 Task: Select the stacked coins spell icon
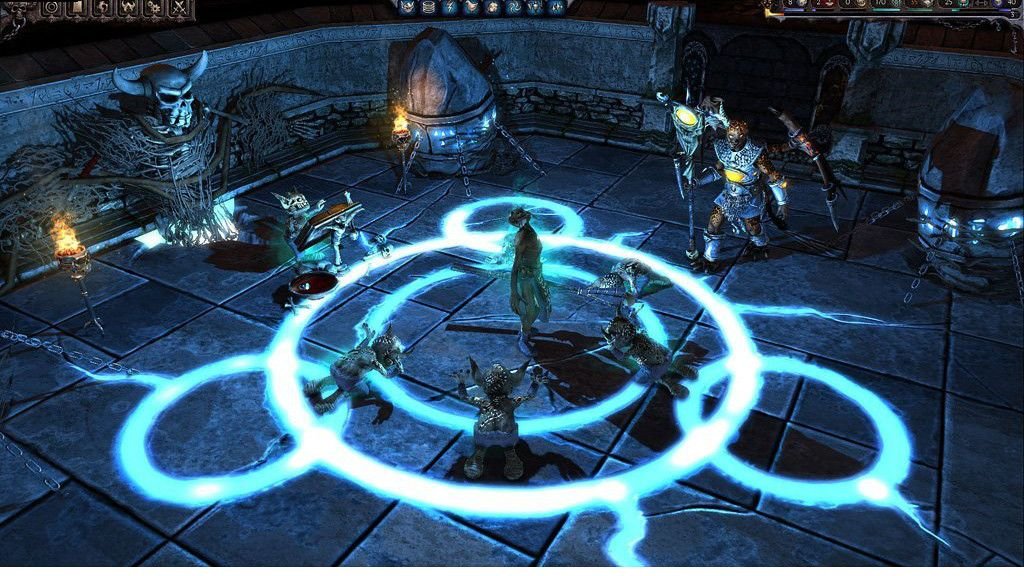428,7
